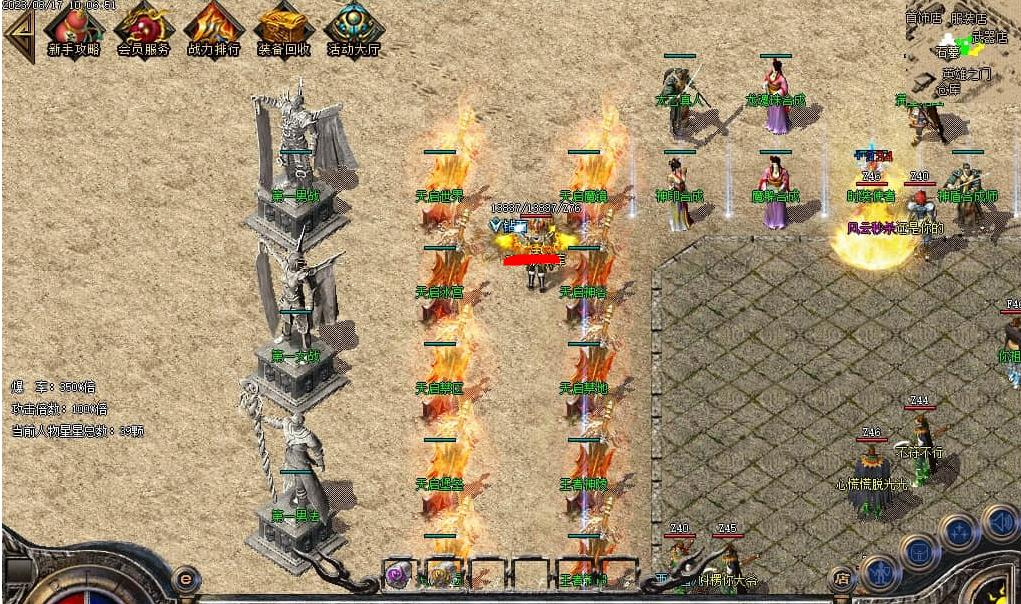The image size is (1021, 604).
Task: Click the round 'e' button
Action: coord(185,578)
